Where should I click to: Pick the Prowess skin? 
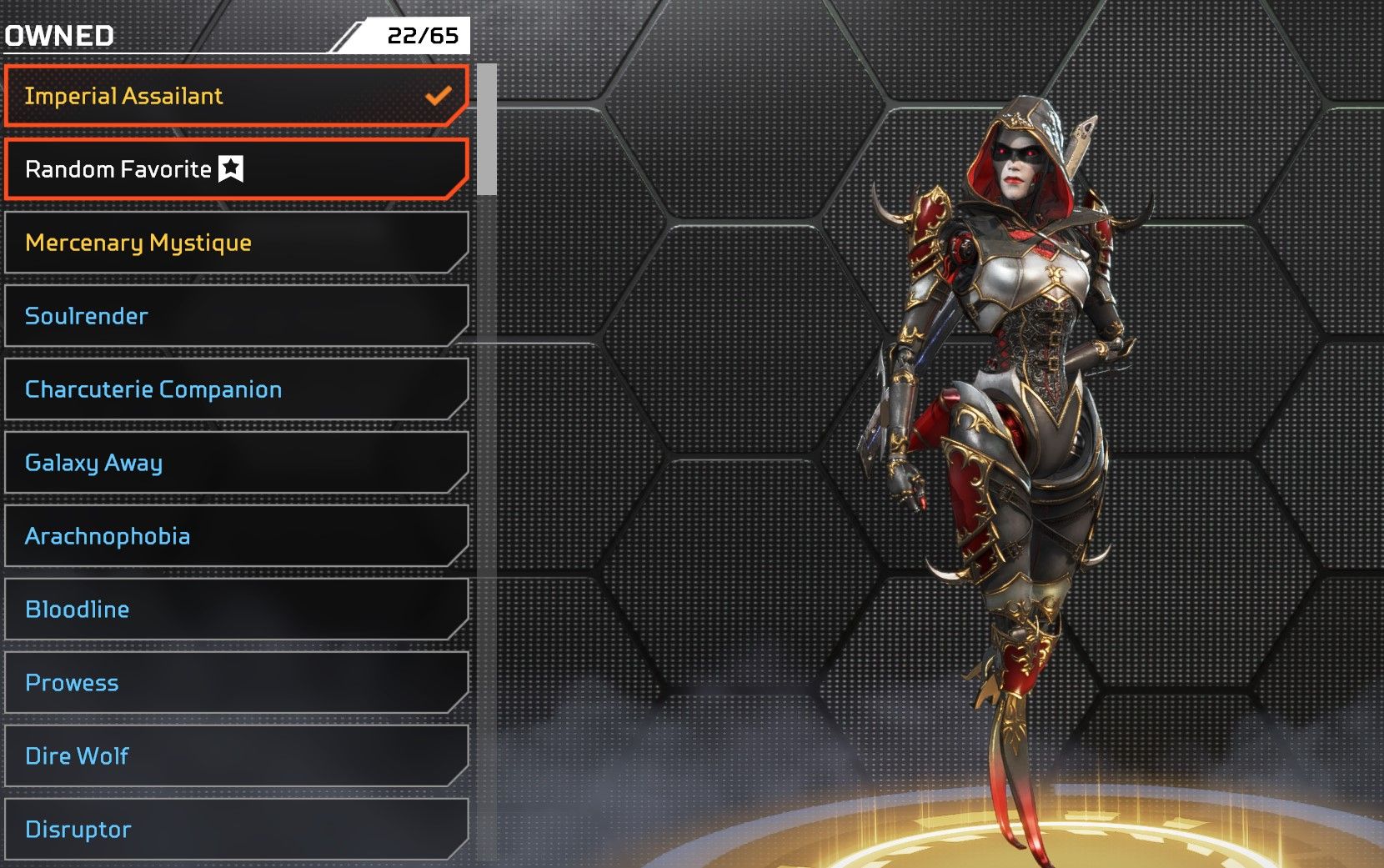pos(236,683)
